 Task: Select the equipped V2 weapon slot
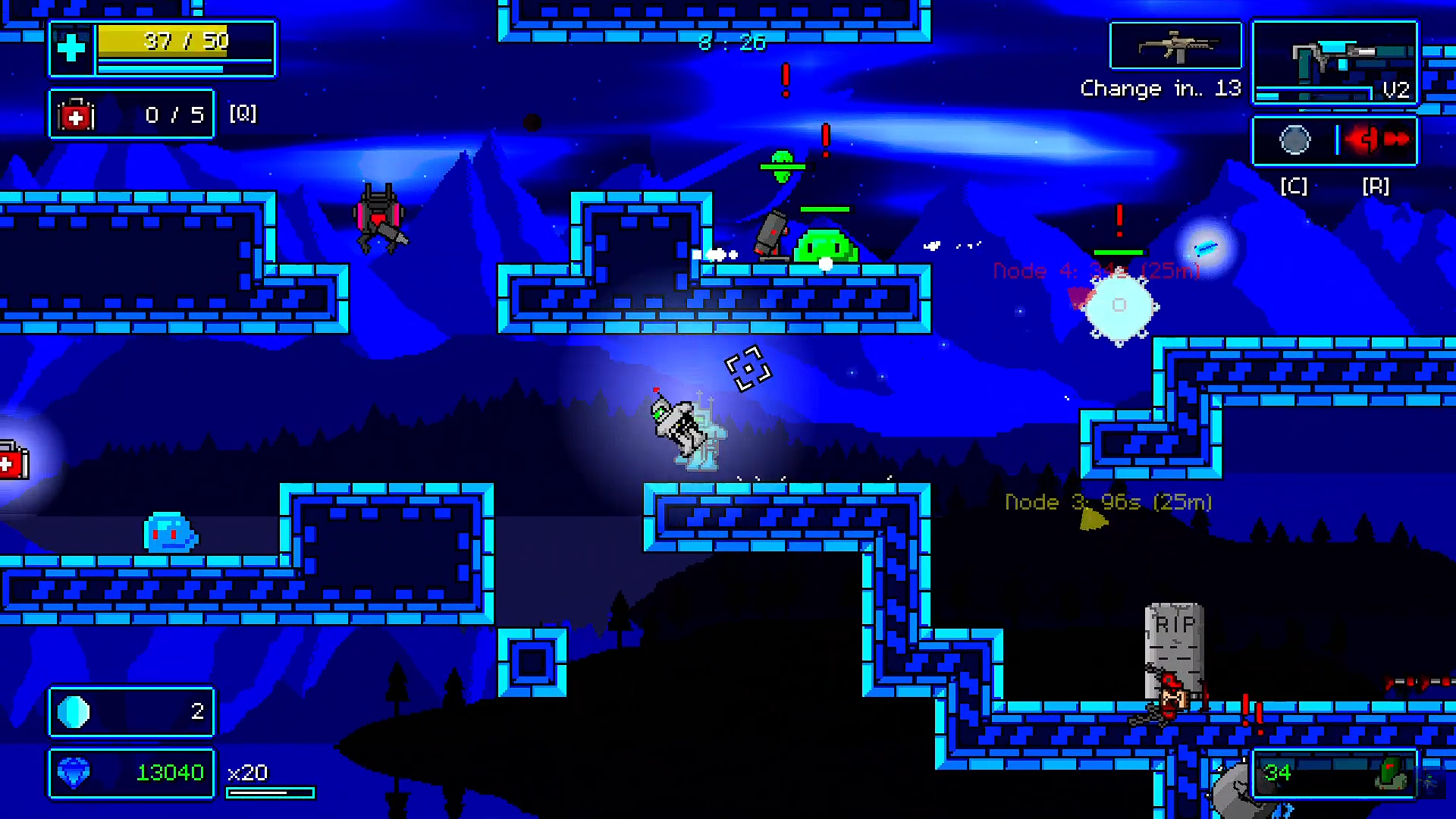(x=1335, y=62)
